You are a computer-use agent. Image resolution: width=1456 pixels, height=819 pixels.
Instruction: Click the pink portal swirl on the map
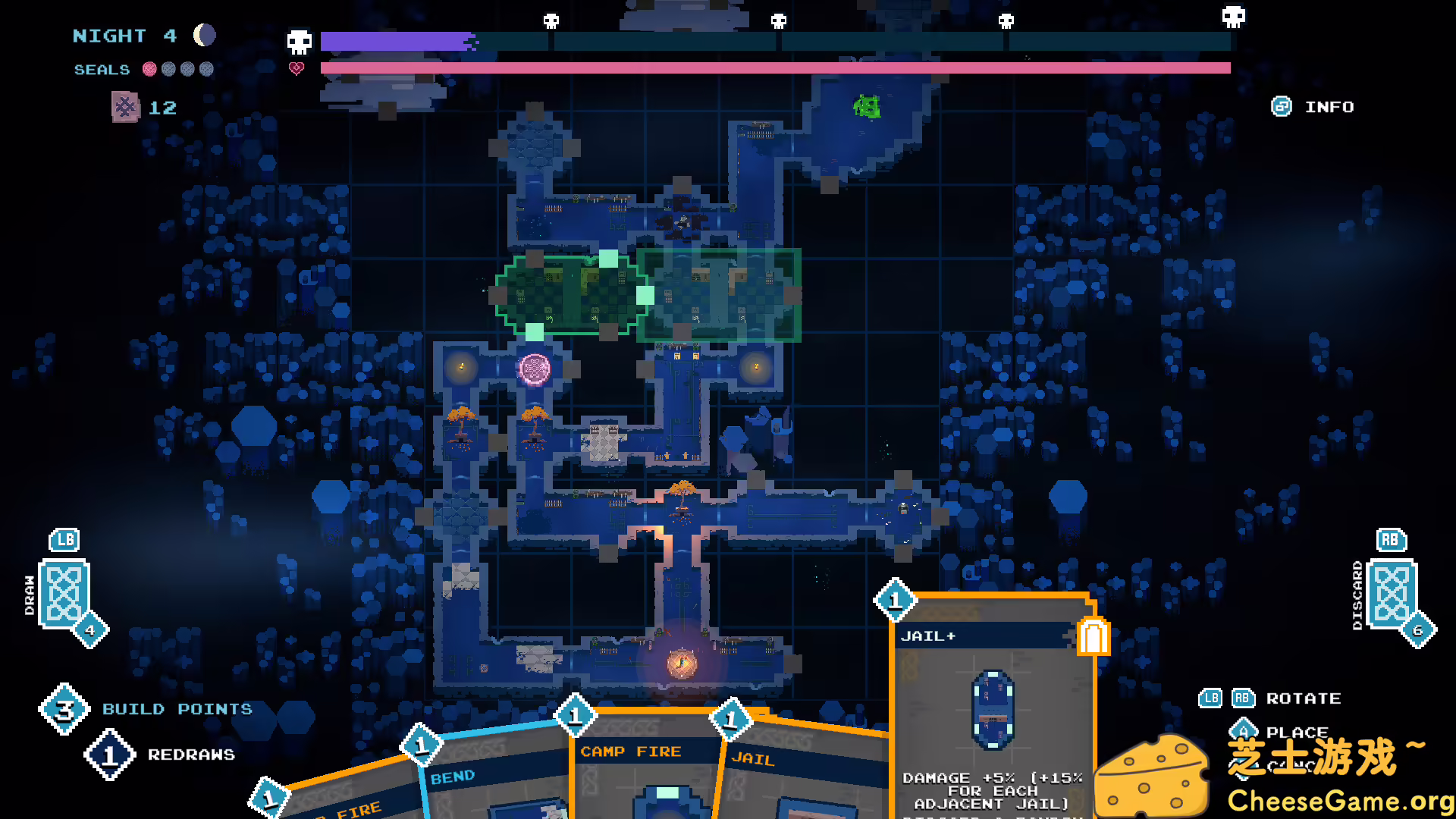(x=536, y=369)
